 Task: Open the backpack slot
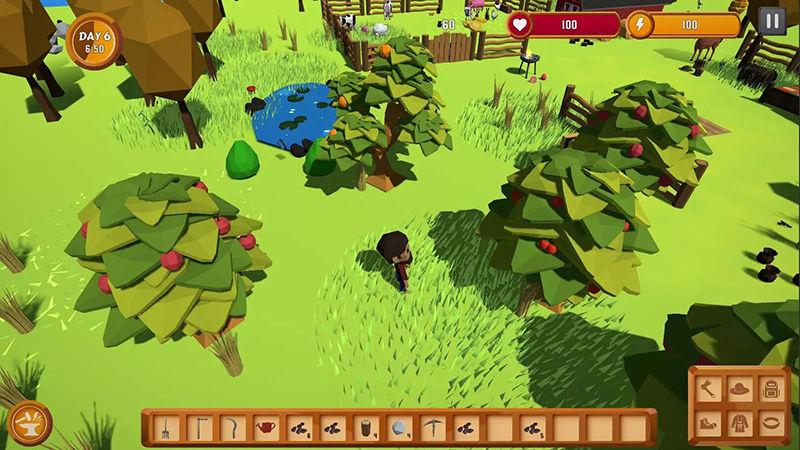click(x=770, y=389)
